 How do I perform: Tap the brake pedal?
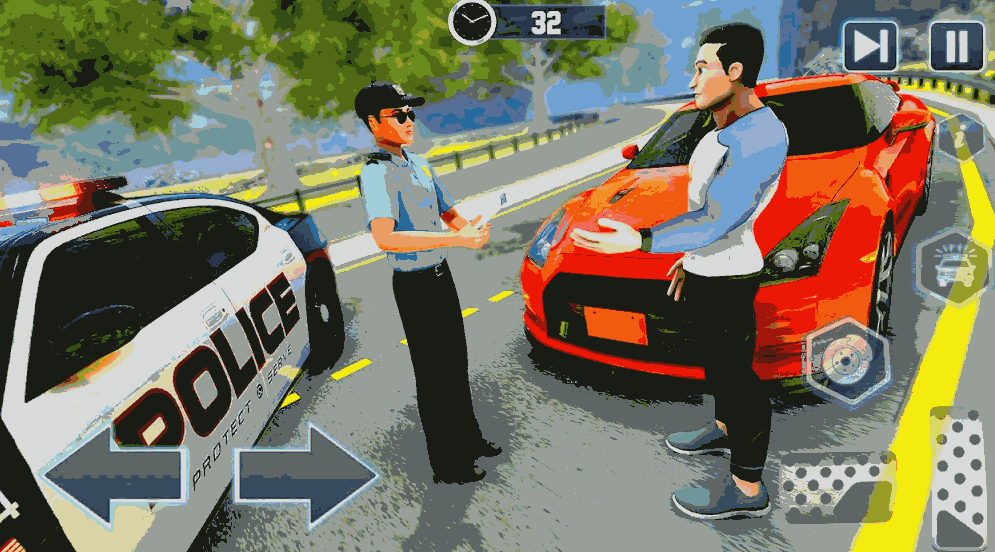(x=838, y=488)
